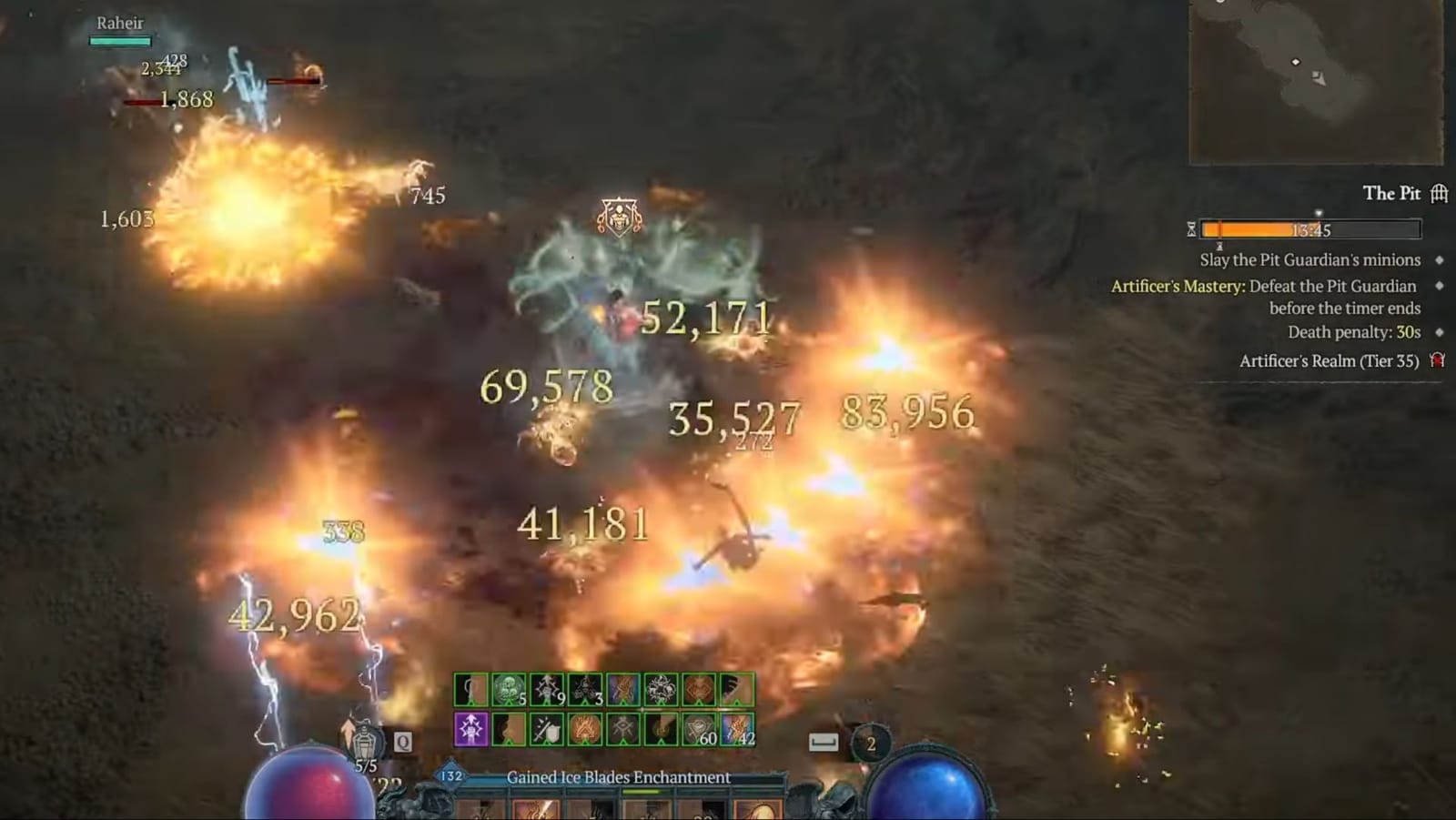This screenshot has height=820, width=1456.
Task: Click the skill icon showing a 60 cooldown
Action: pyautogui.click(x=698, y=729)
